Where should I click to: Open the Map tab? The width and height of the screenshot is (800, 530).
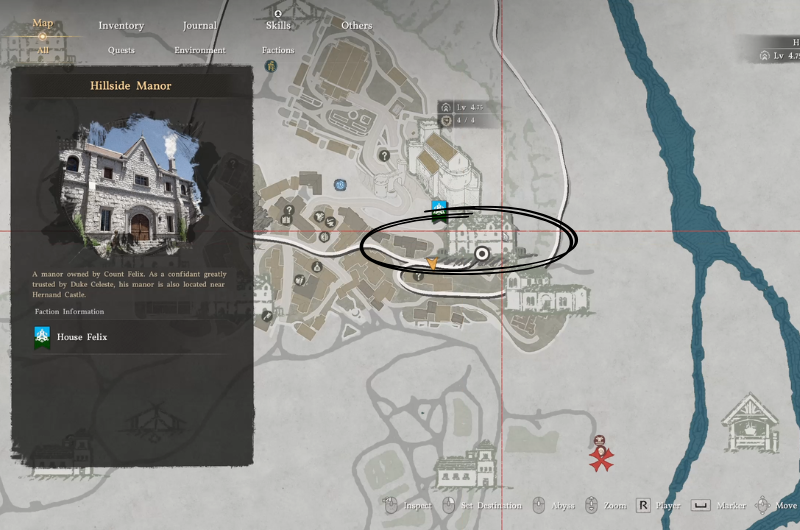pos(42,23)
